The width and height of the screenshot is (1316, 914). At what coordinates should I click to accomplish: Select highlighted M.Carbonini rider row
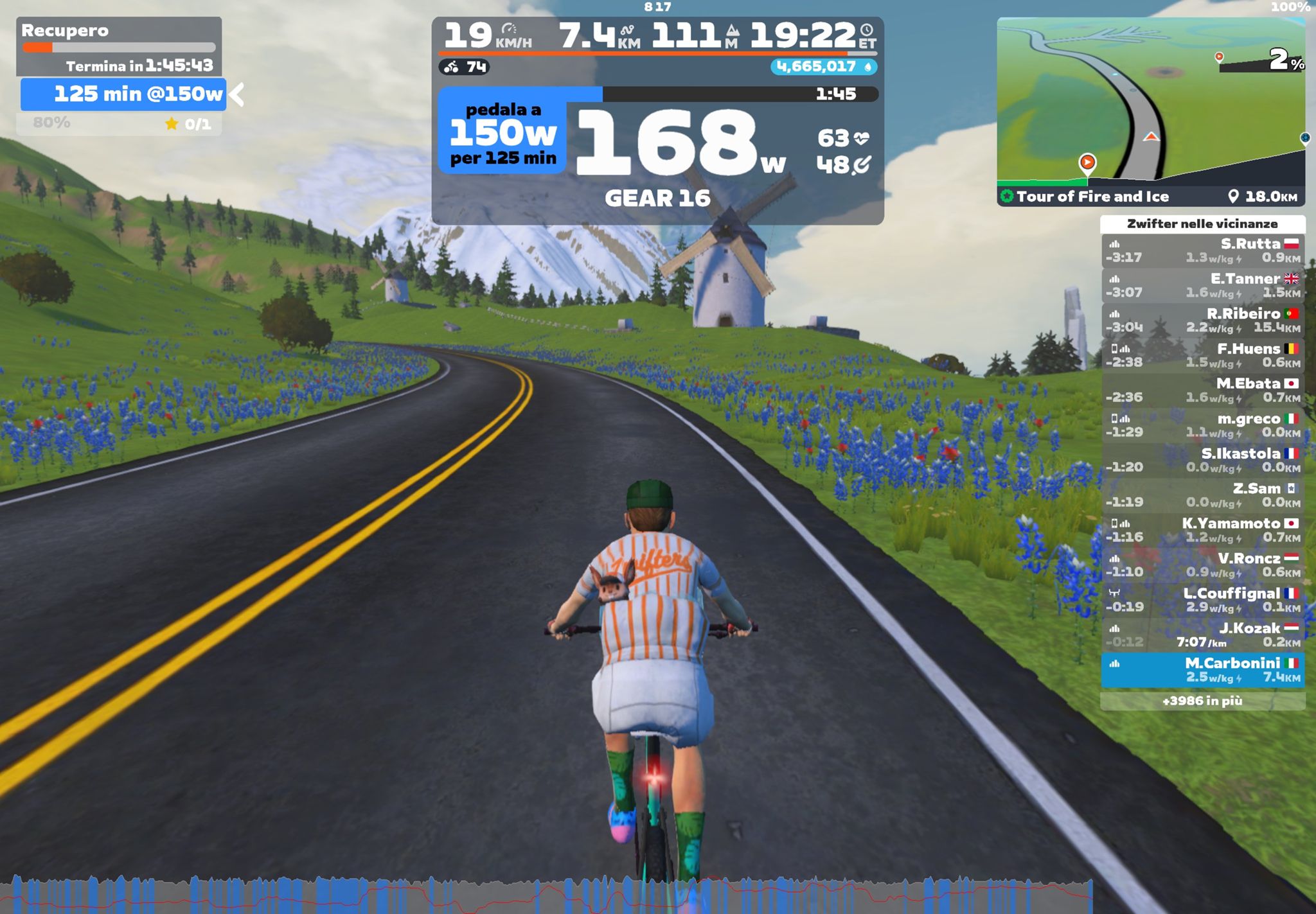pos(1202,670)
